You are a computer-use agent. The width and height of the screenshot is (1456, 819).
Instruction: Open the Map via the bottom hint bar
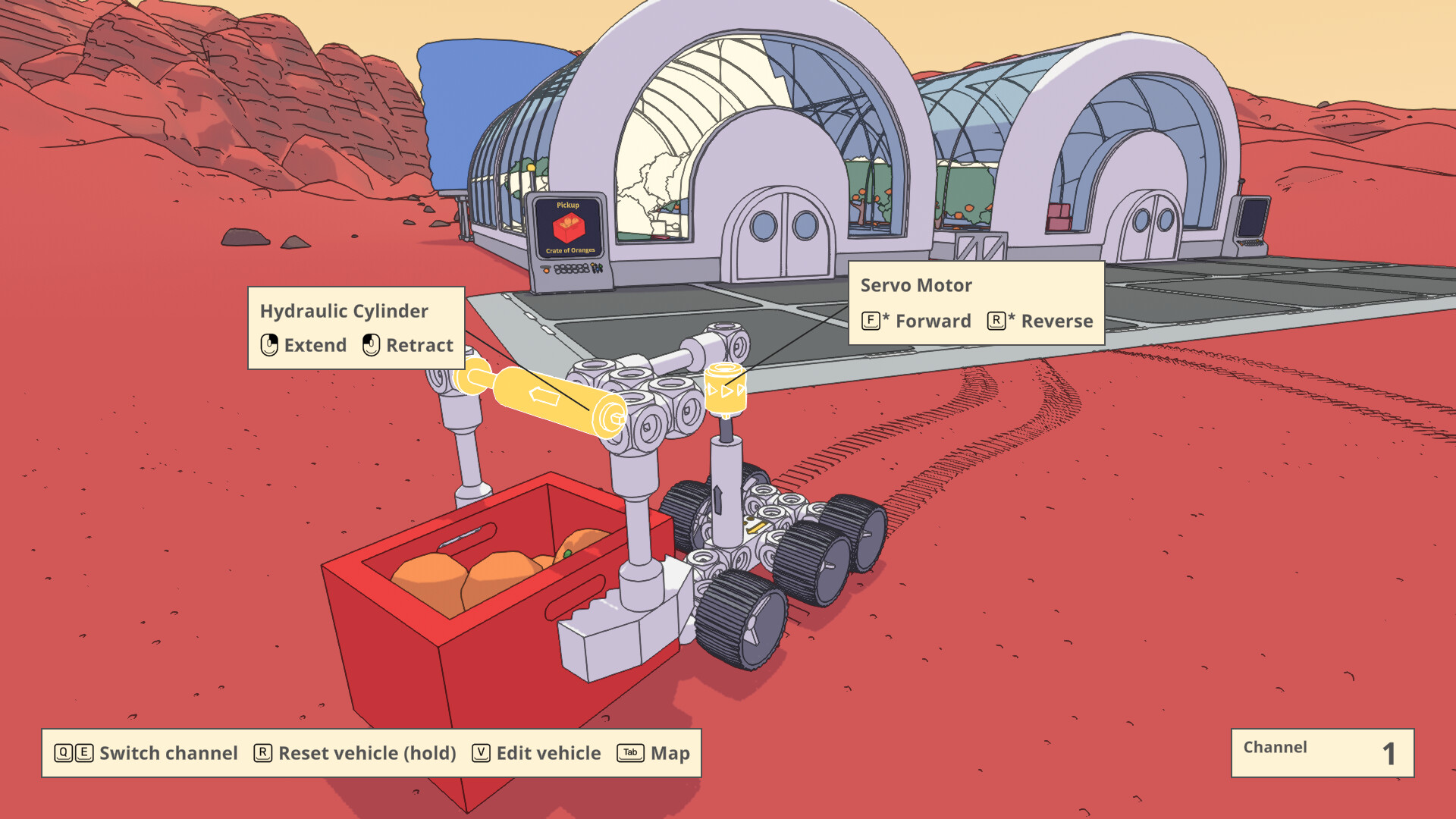[x=670, y=754]
